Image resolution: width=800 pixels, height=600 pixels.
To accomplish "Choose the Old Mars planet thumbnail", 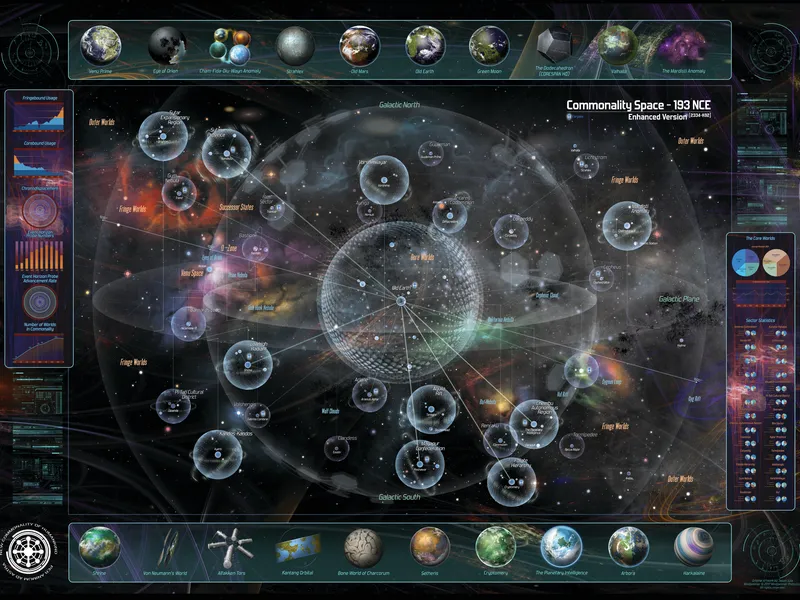I will (x=359, y=45).
